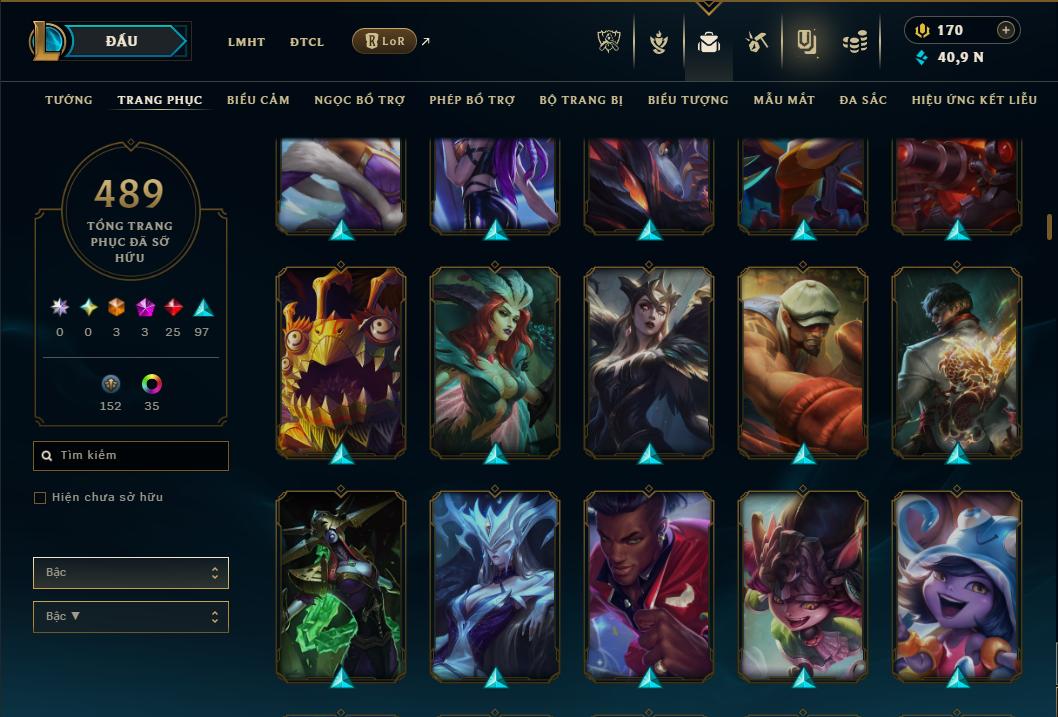Launch the LoR external link
This screenshot has width=1058, height=717.
pyautogui.click(x=385, y=41)
